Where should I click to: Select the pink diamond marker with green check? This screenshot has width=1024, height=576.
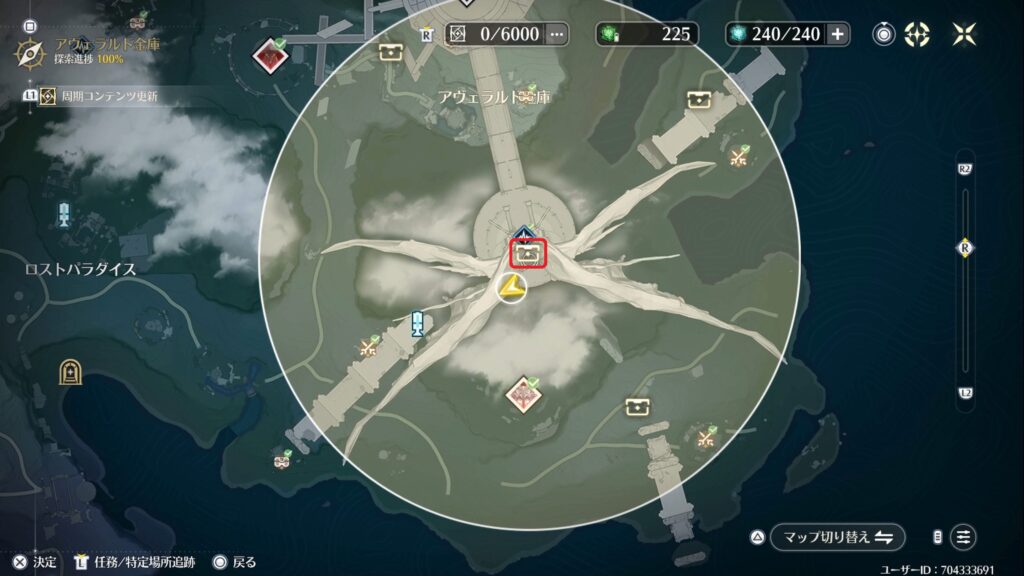coord(523,395)
